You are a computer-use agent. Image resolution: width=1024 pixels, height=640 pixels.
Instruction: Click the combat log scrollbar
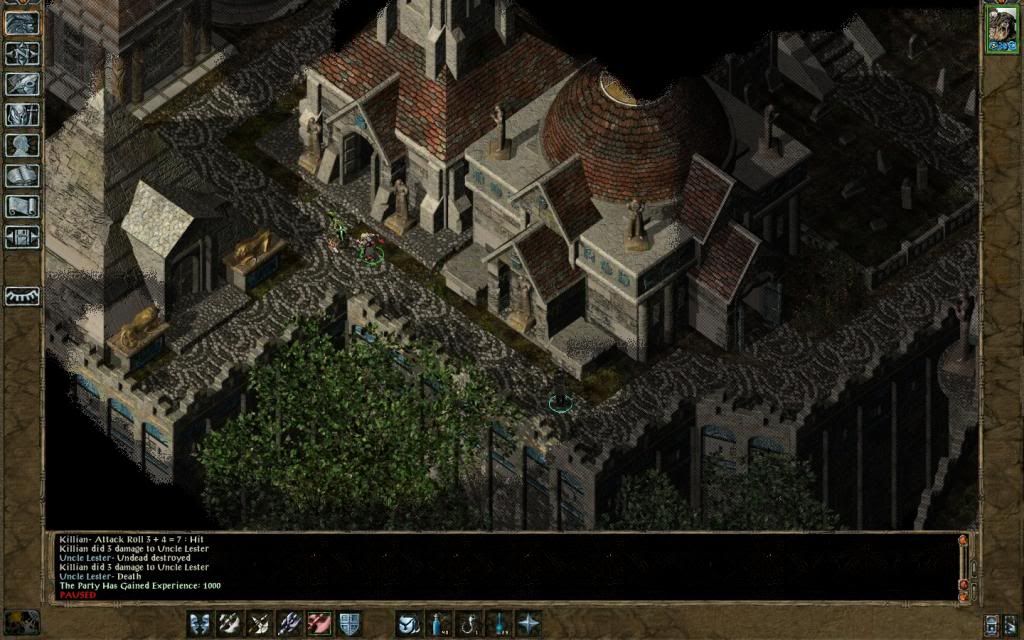point(964,566)
